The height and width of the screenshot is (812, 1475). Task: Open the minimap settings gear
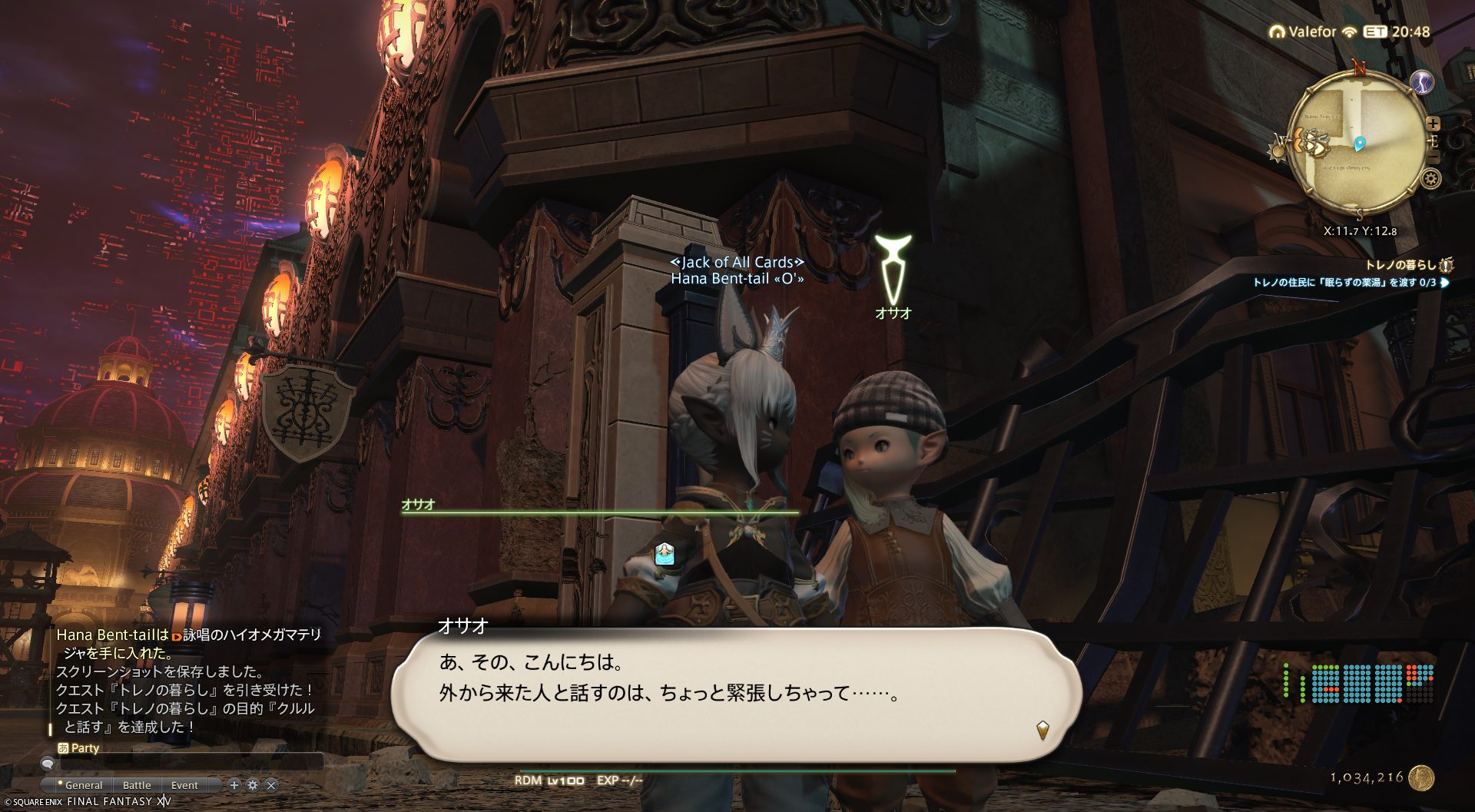[x=1430, y=179]
